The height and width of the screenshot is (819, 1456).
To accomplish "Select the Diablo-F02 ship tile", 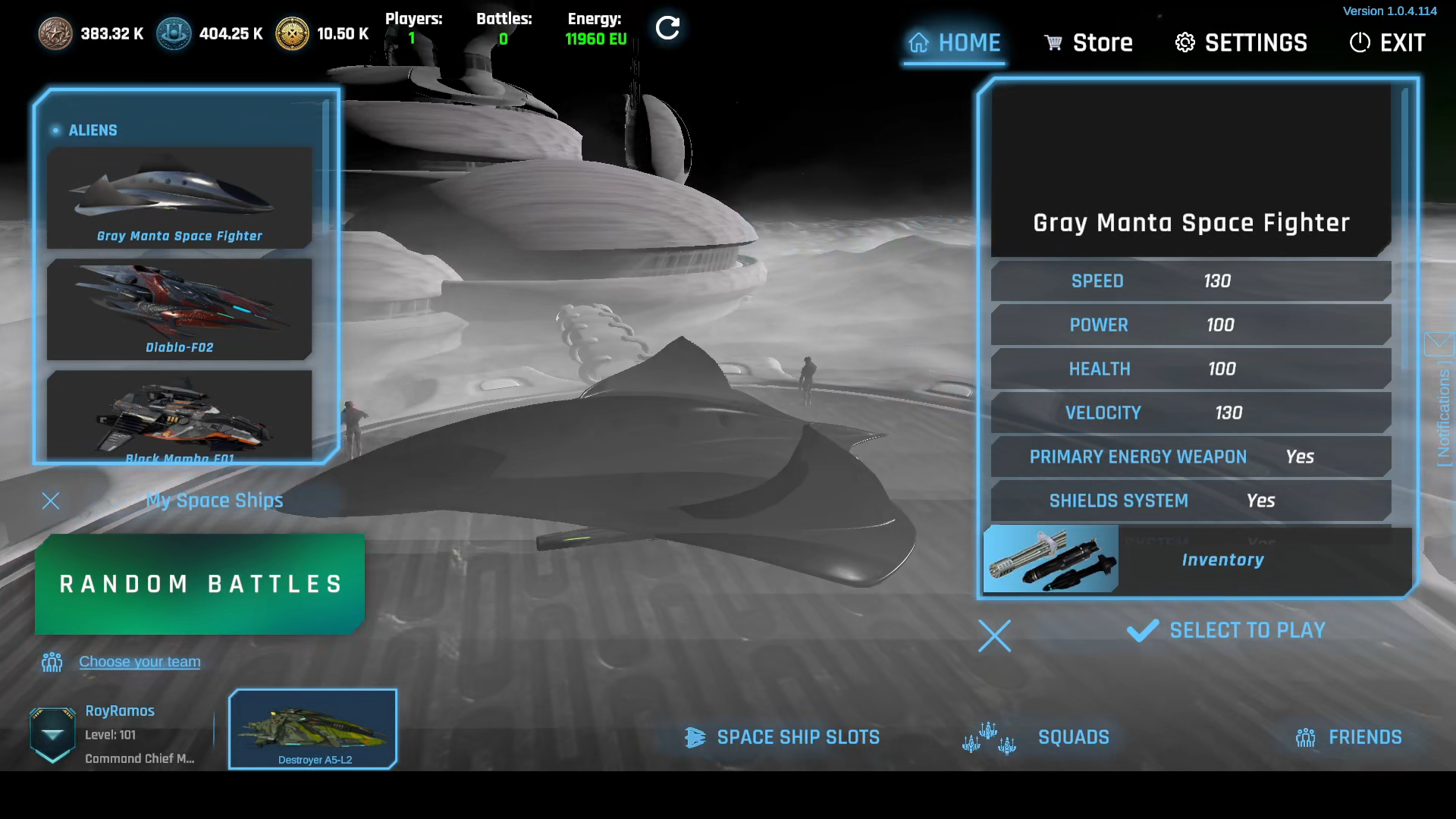I will 180,309.
